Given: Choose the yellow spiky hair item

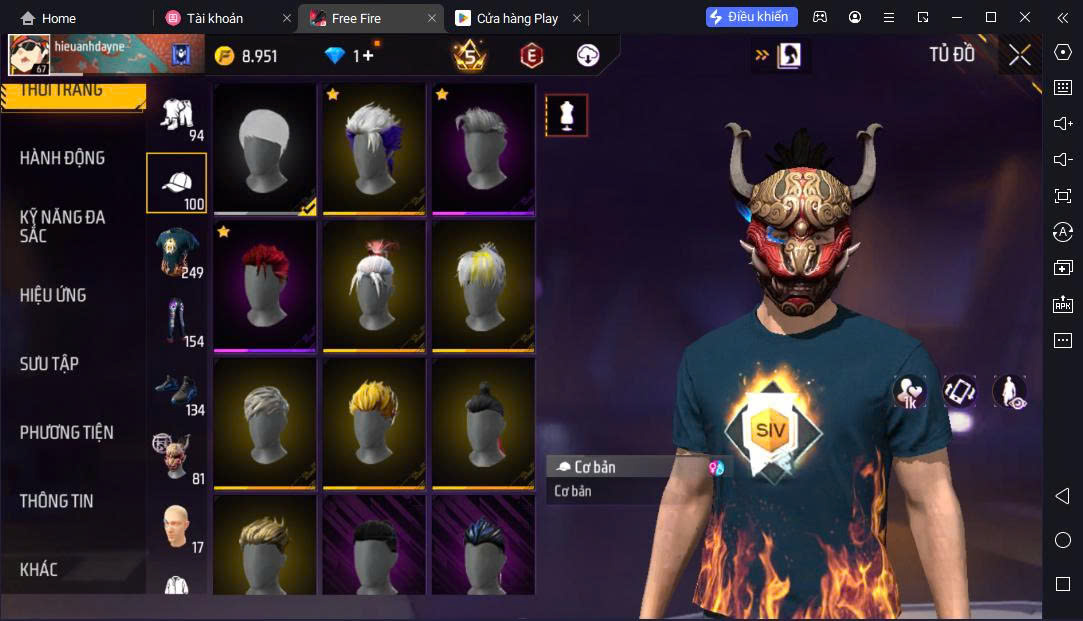Looking at the screenshot, I should pos(374,422).
